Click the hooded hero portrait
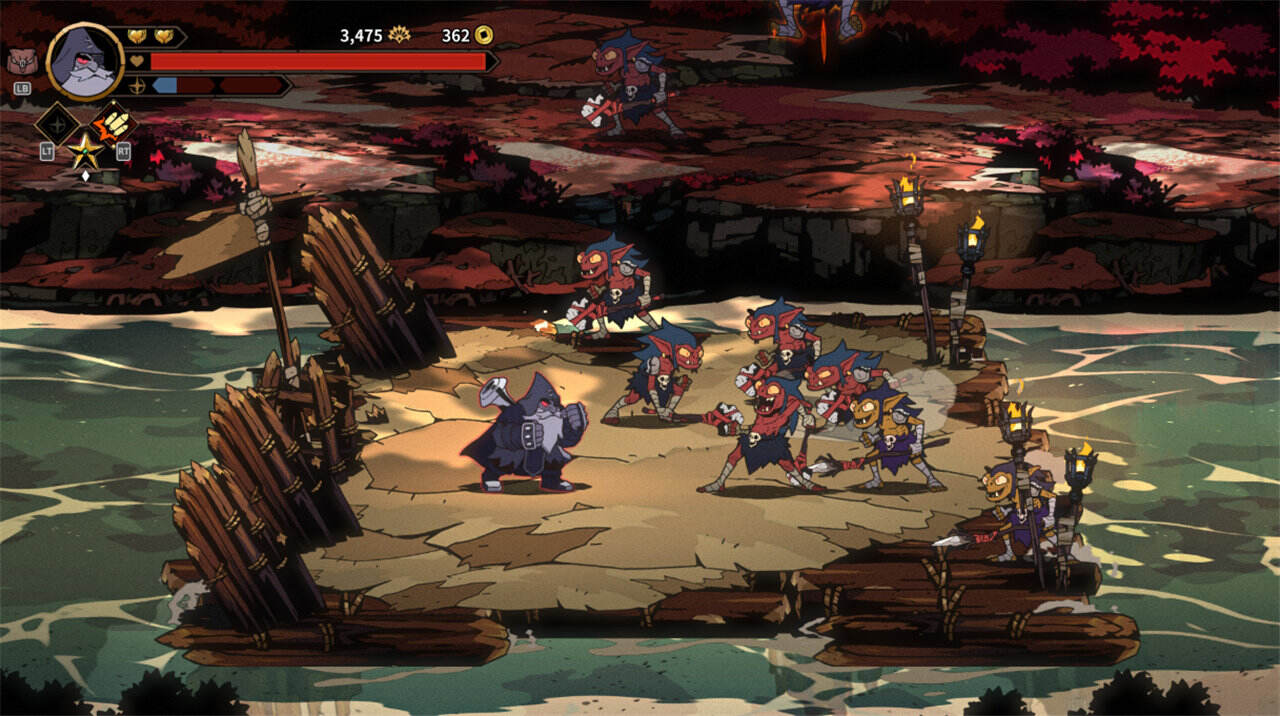Image resolution: width=1280 pixels, height=716 pixels. (x=84, y=62)
